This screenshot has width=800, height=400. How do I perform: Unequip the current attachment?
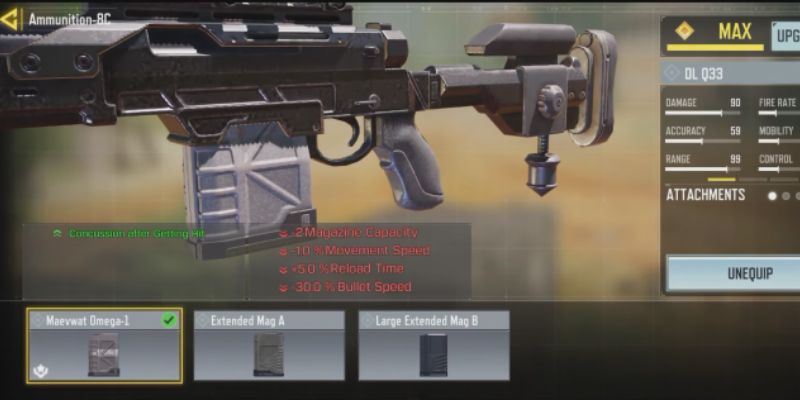click(x=735, y=273)
